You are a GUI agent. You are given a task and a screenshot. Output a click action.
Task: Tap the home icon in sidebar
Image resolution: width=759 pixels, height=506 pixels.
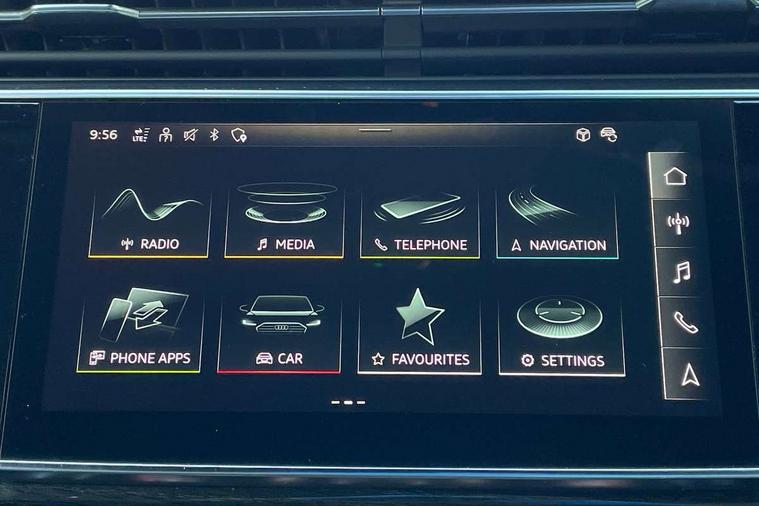pyautogui.click(x=675, y=176)
